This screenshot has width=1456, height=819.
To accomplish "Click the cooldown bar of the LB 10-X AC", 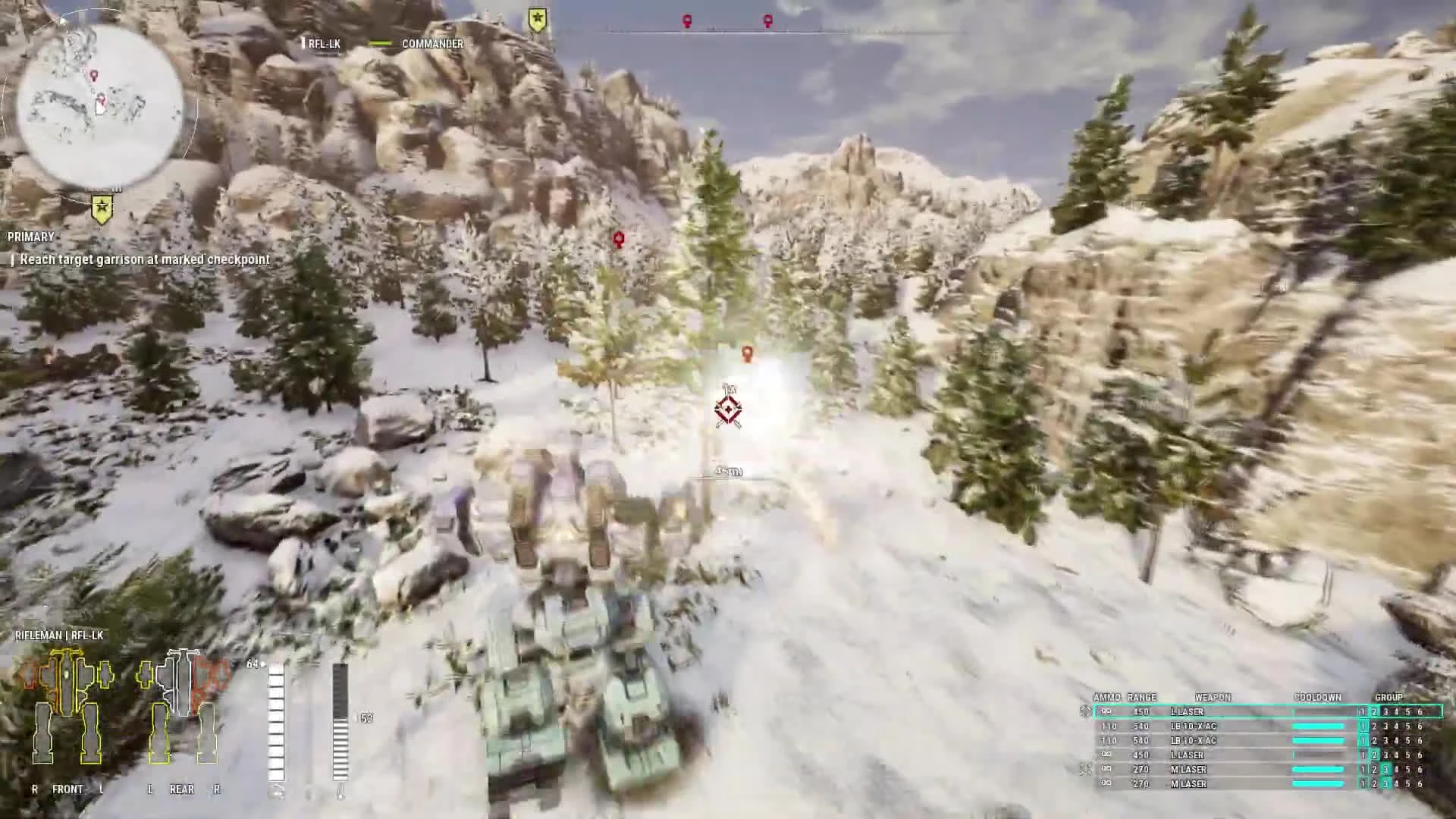I will [x=1318, y=726].
